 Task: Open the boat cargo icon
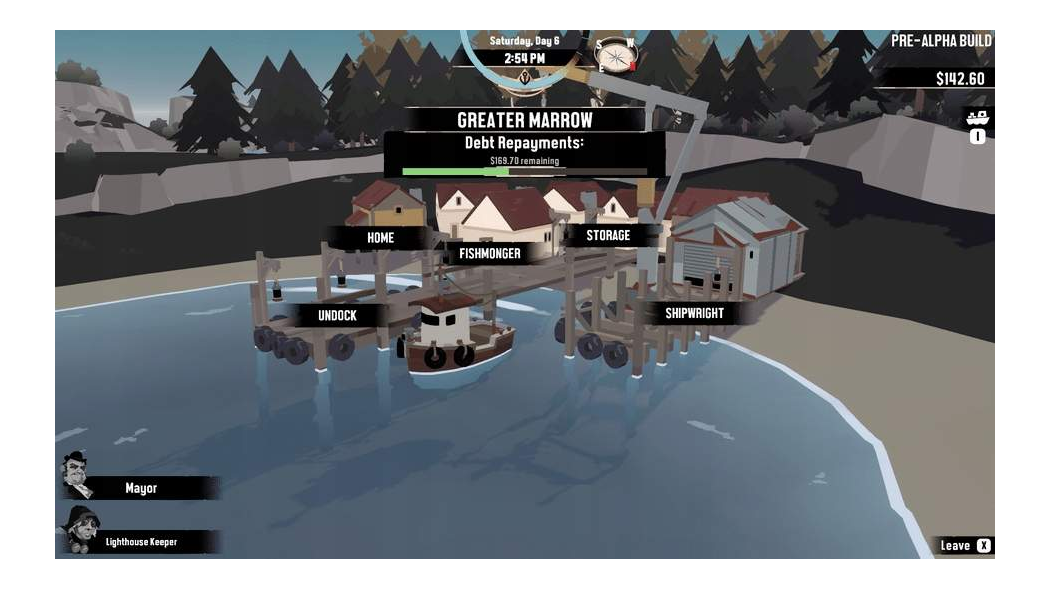(977, 118)
